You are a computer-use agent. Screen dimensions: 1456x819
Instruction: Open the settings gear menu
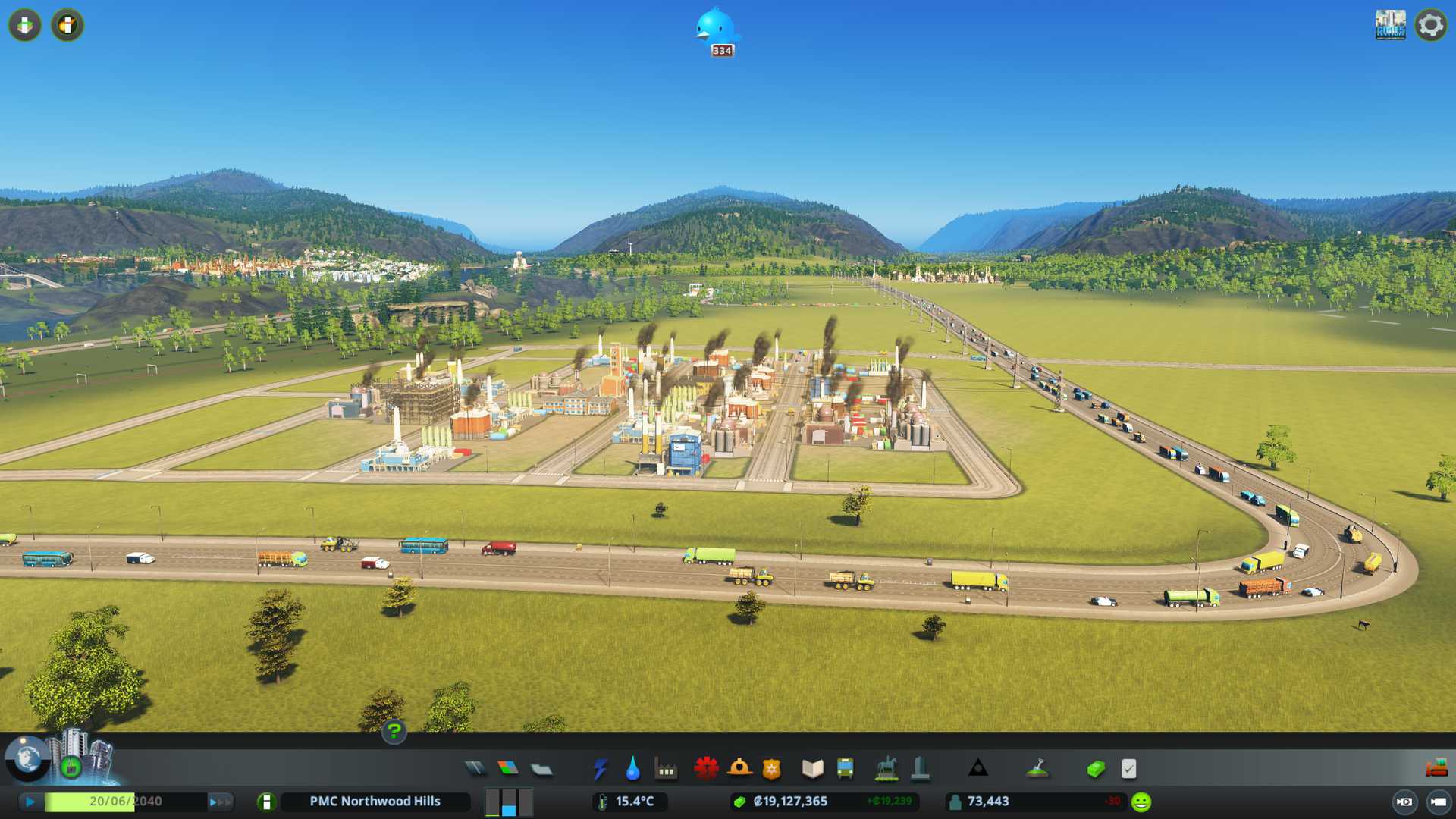[x=1430, y=25]
